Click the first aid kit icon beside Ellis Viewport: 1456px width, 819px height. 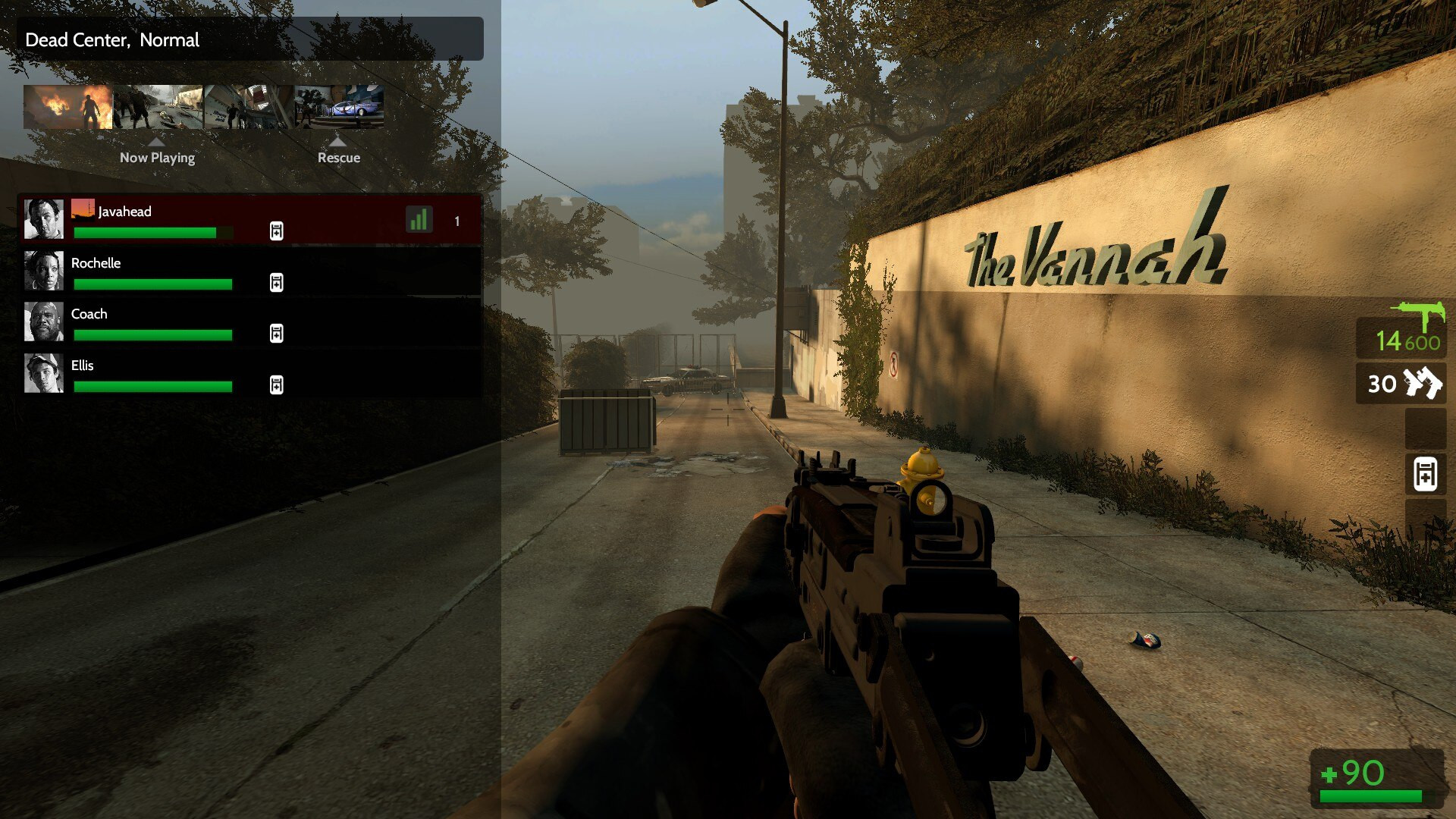(x=276, y=385)
